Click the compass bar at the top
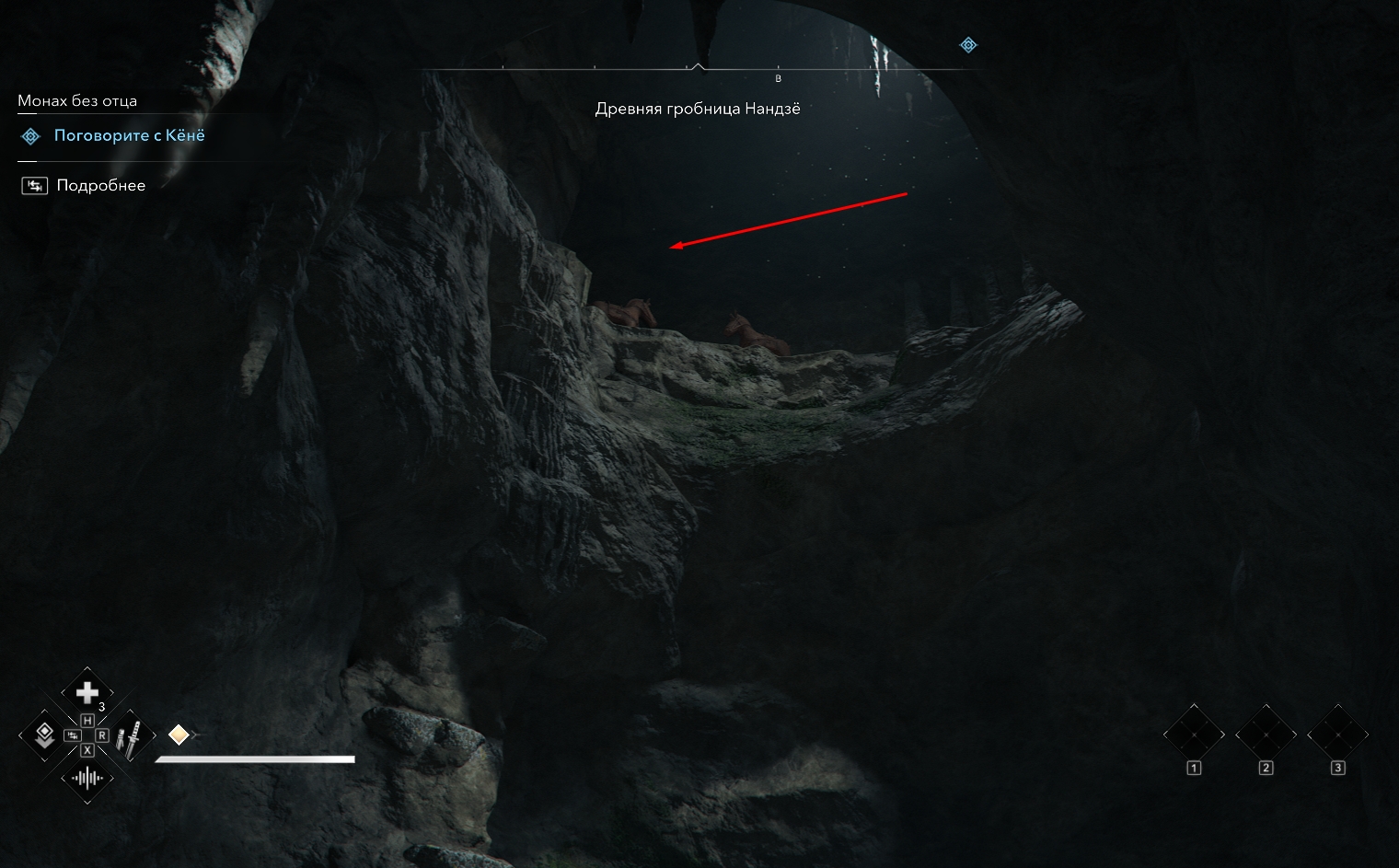 click(x=698, y=68)
